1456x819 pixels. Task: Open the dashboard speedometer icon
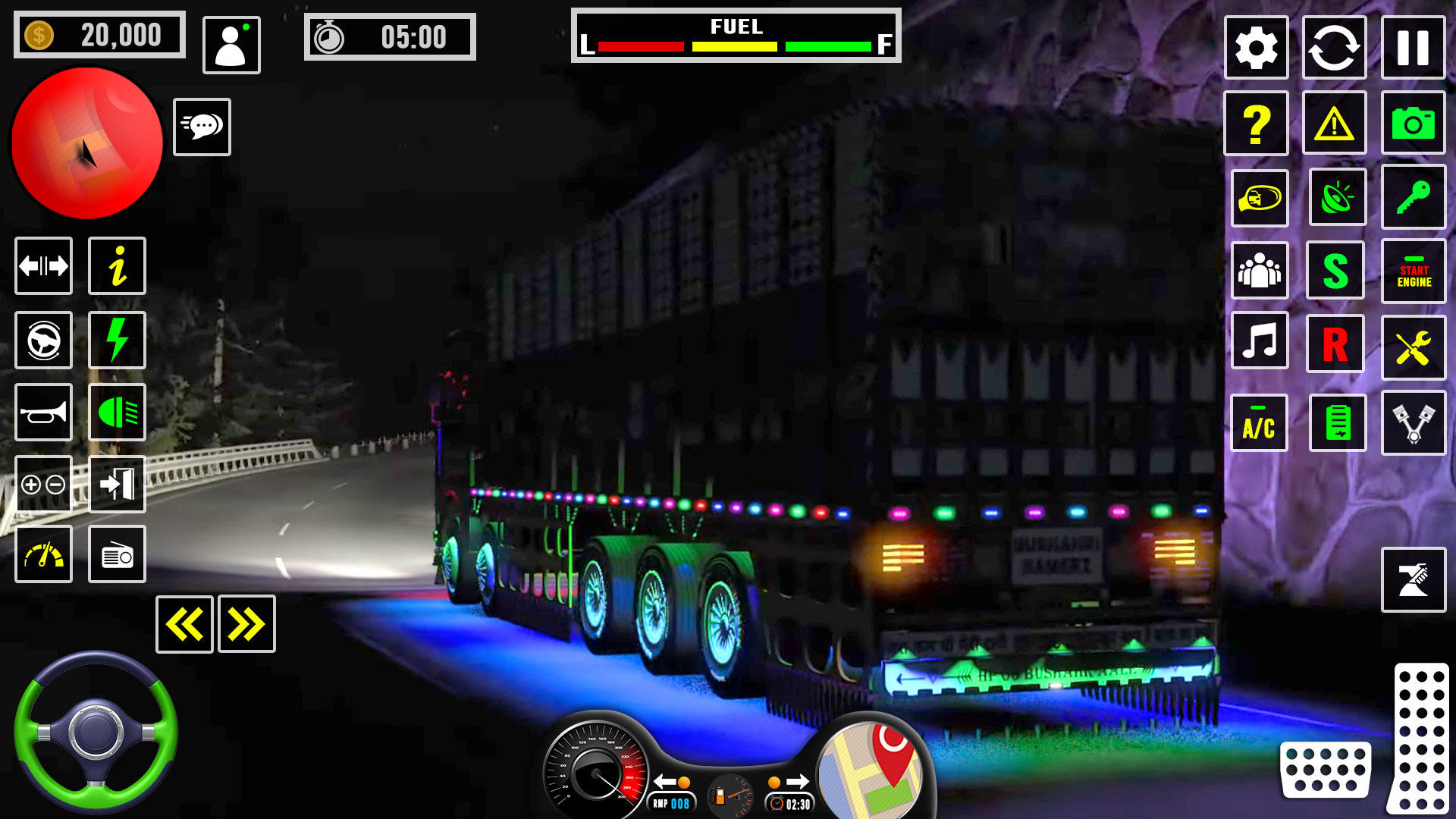(43, 554)
